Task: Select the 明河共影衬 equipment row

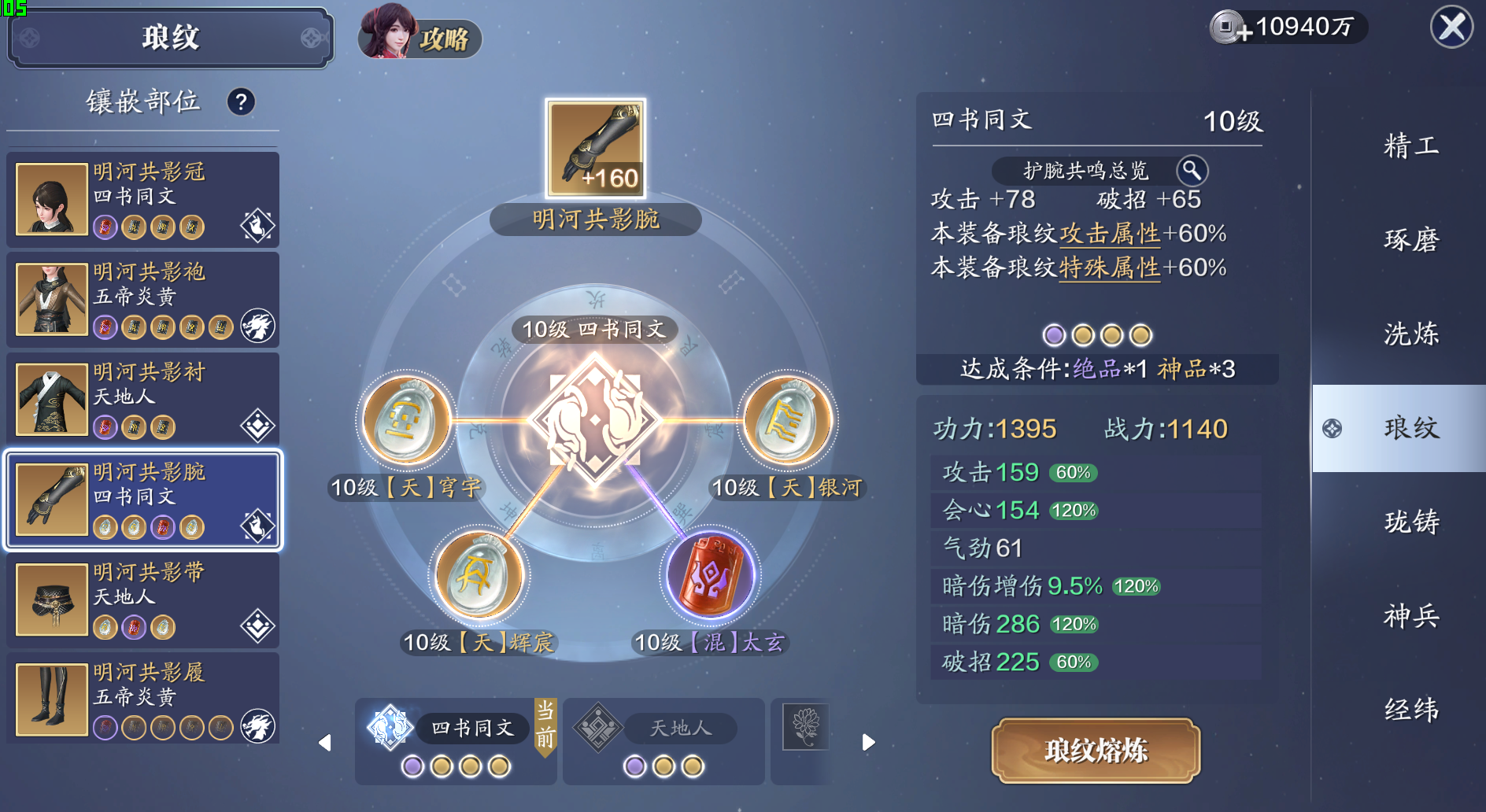Action: (x=143, y=400)
